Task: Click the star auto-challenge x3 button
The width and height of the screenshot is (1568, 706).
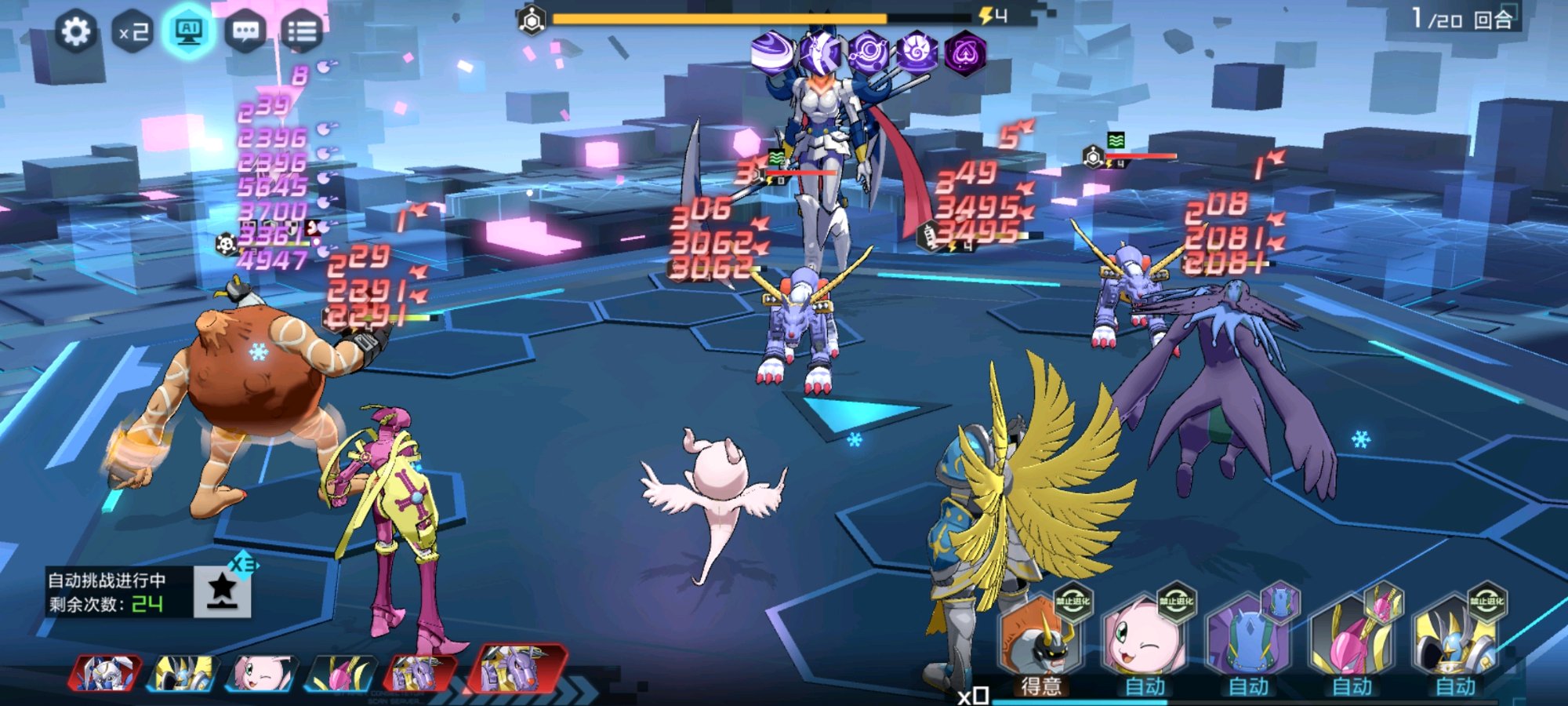Action: (x=223, y=590)
